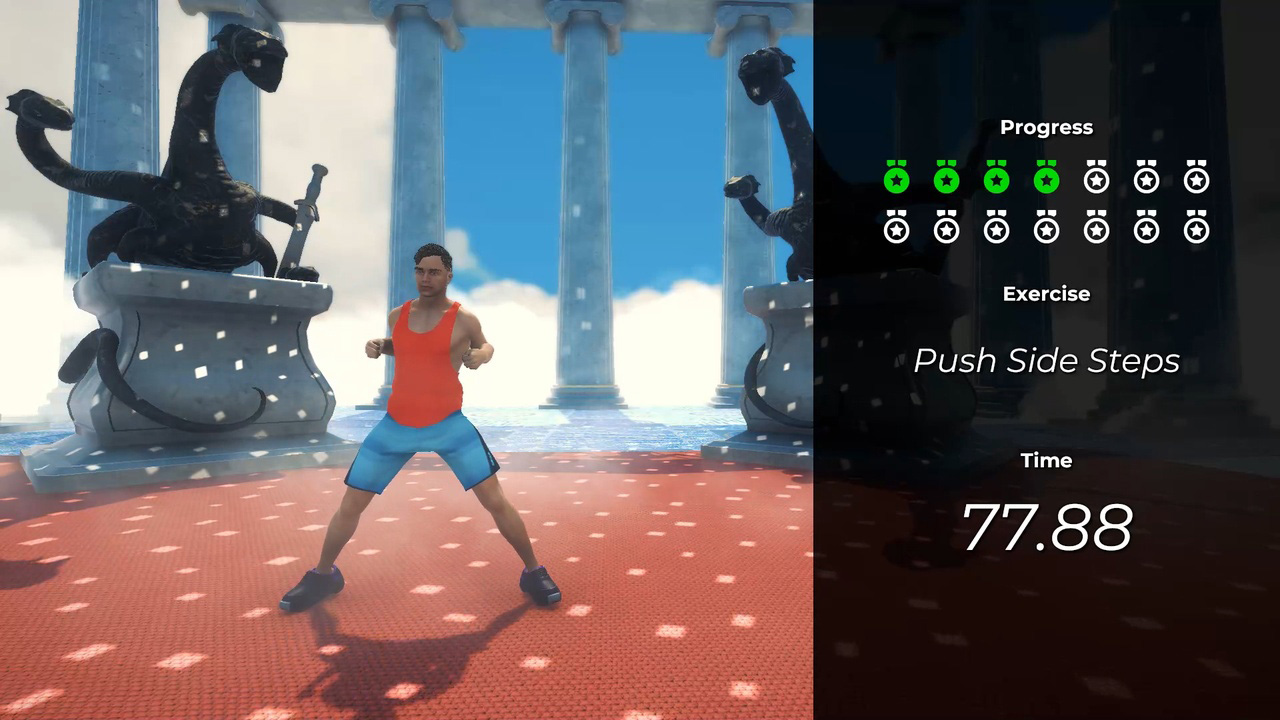Click the second completed medal icon
Screen dimensions: 1280x720
946,179
